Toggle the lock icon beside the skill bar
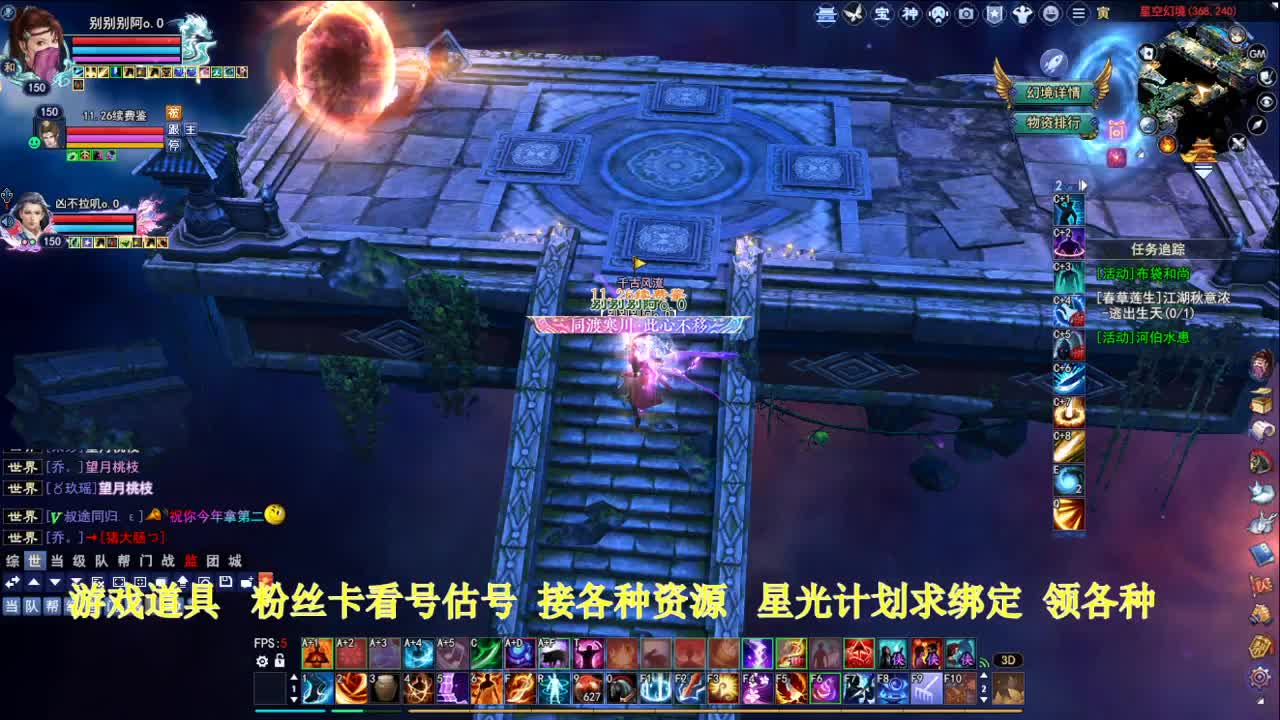This screenshot has height=720, width=1280. coord(279,661)
